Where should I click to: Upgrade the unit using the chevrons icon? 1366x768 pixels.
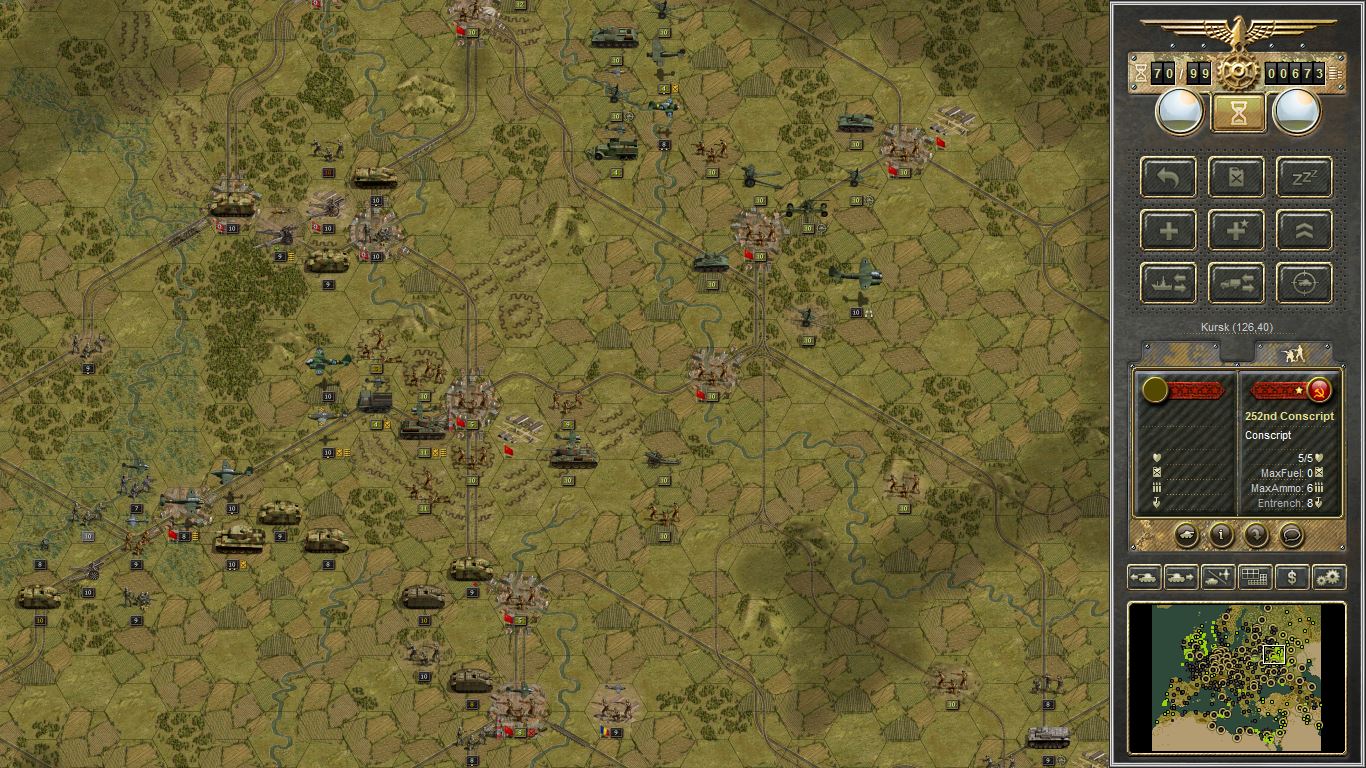[x=1302, y=230]
